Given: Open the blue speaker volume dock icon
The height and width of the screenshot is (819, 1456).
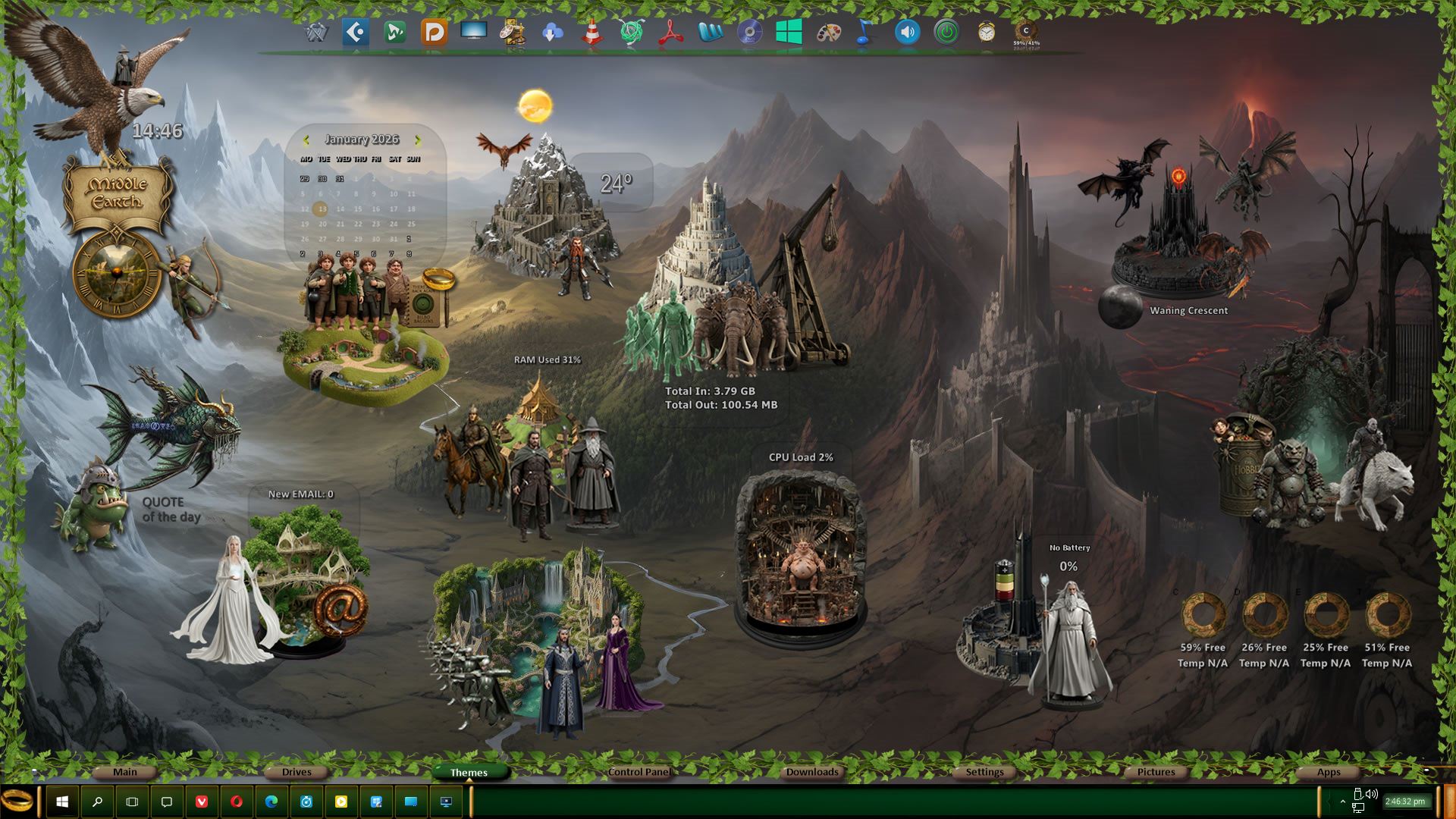Looking at the screenshot, I should tap(907, 33).
